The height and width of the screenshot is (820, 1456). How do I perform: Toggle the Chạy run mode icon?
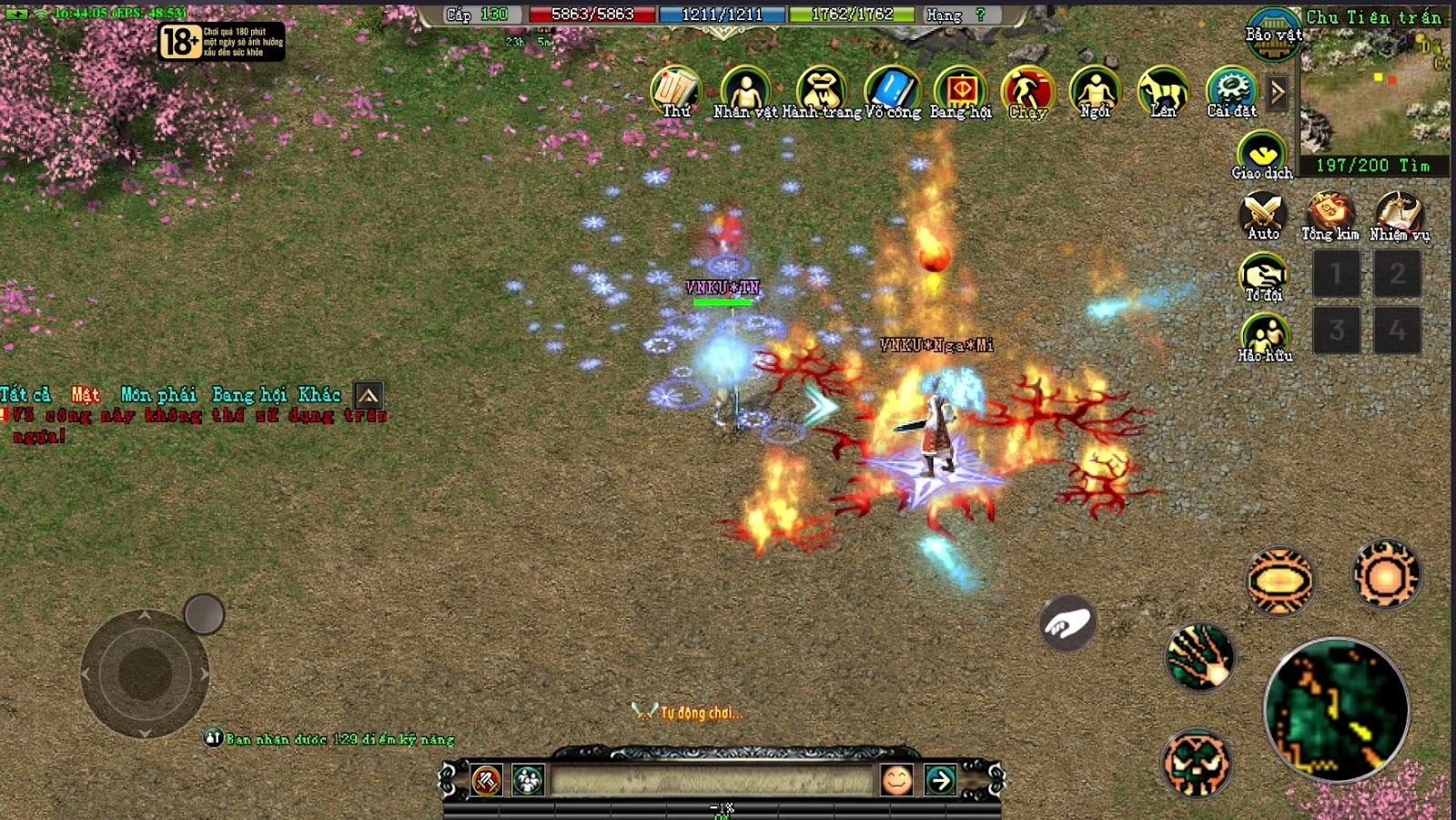tap(1027, 92)
